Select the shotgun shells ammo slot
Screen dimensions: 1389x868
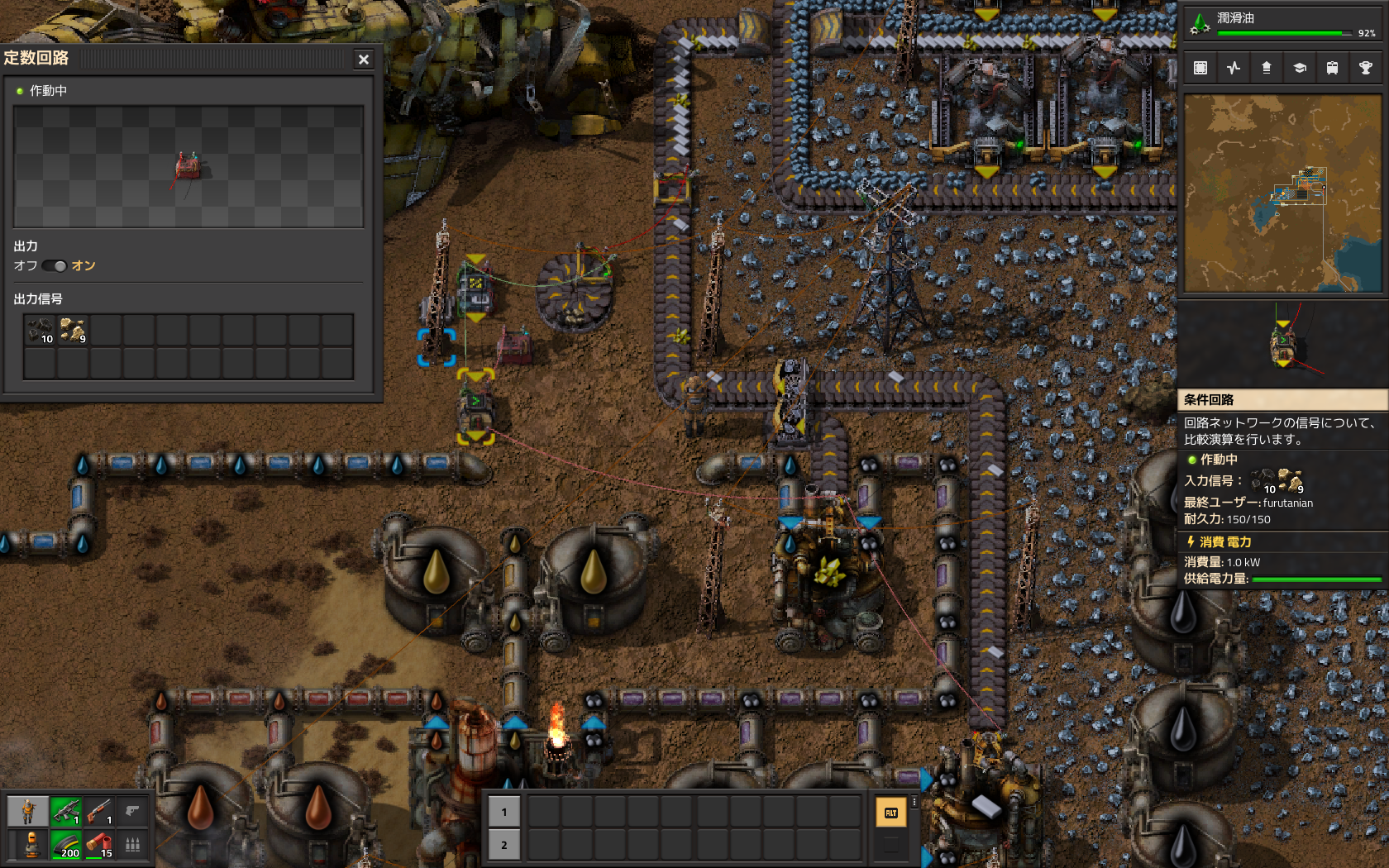(x=99, y=845)
